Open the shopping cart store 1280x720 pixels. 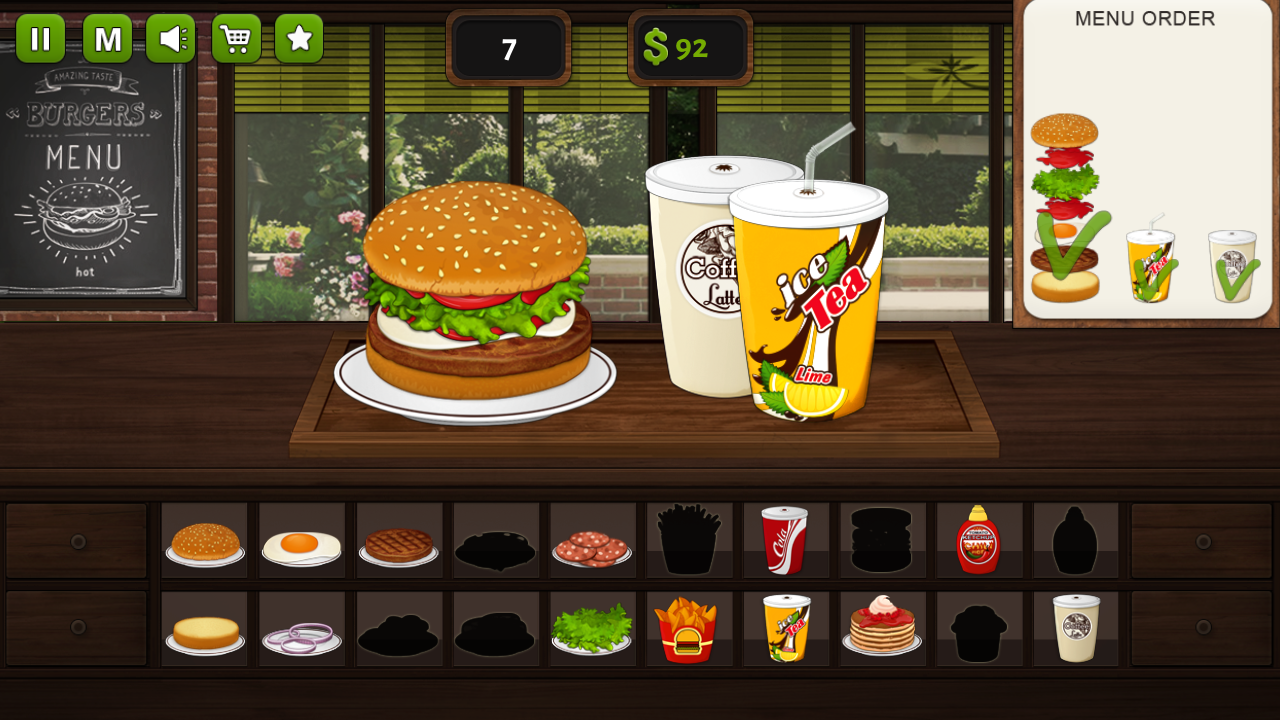point(236,38)
